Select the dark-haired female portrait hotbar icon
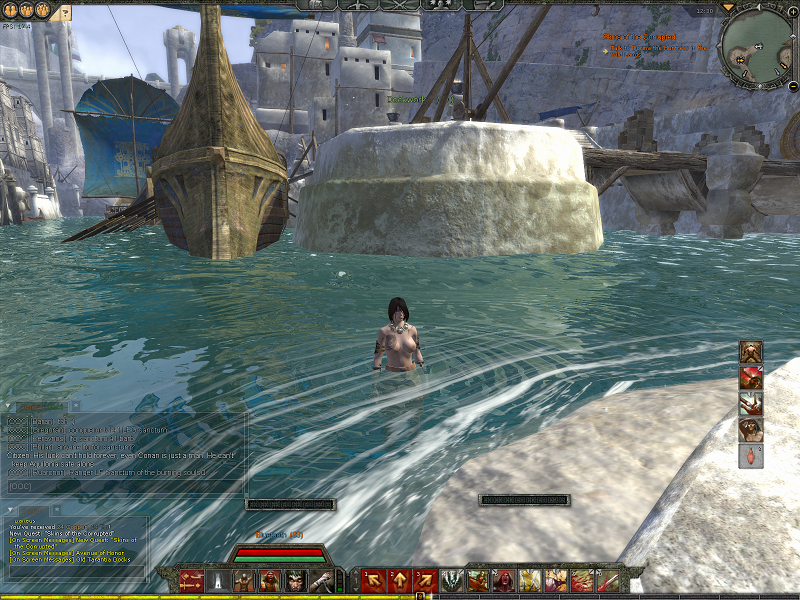Viewport: 800px width, 600px height. 296,579
